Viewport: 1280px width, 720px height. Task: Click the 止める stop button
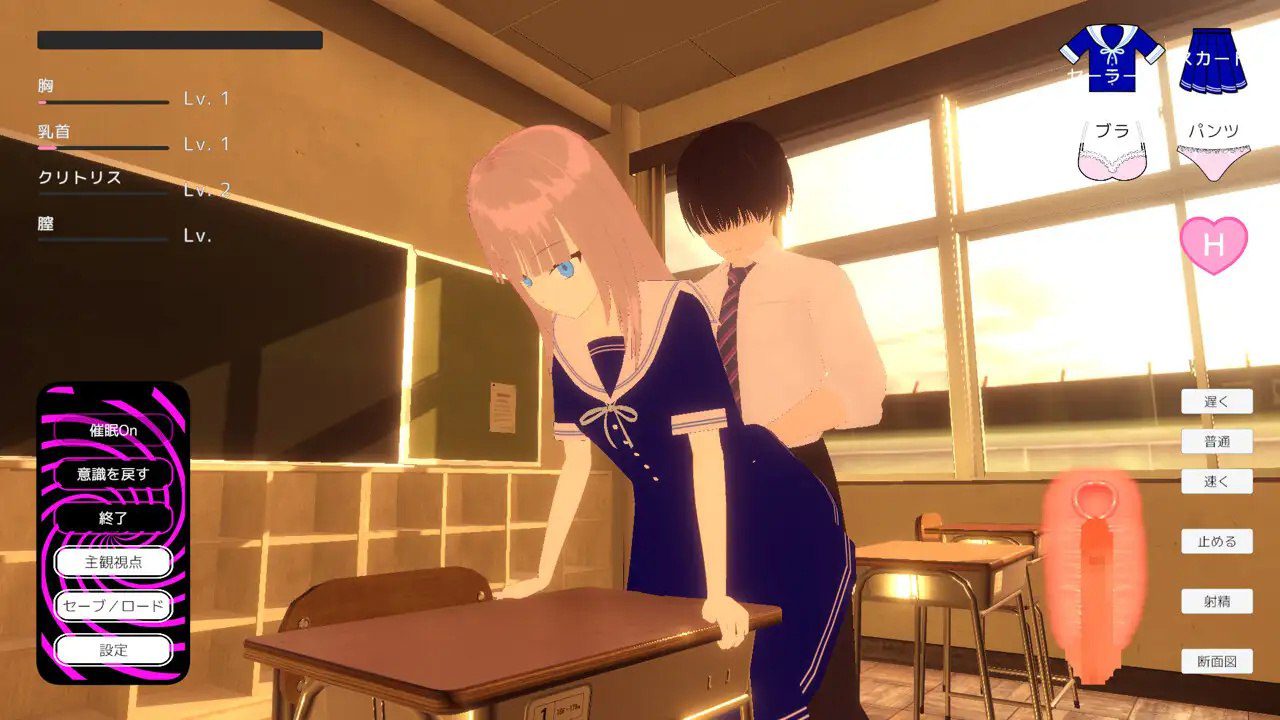[x=1217, y=541]
